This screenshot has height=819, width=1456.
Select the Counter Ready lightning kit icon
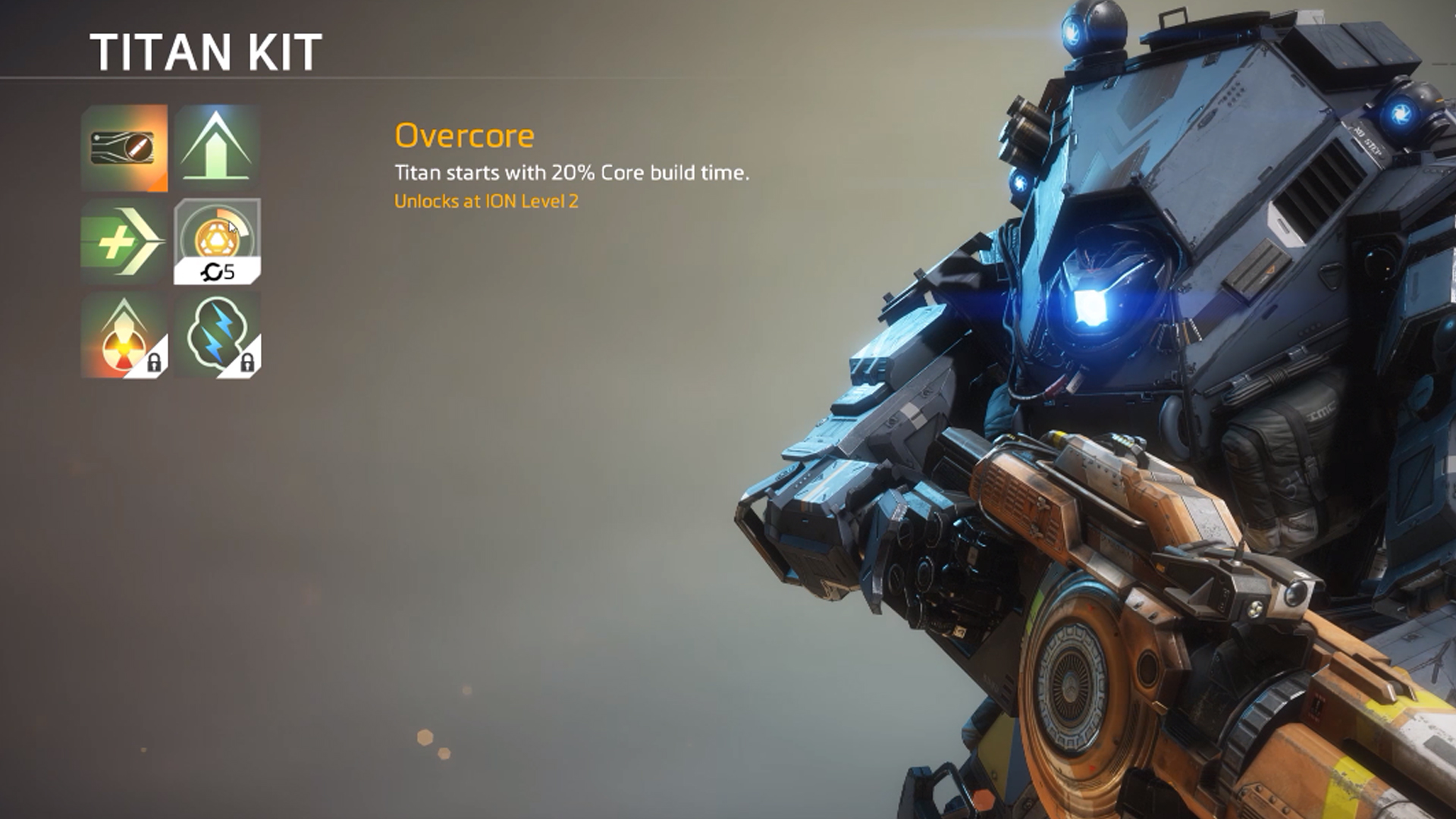click(x=216, y=334)
